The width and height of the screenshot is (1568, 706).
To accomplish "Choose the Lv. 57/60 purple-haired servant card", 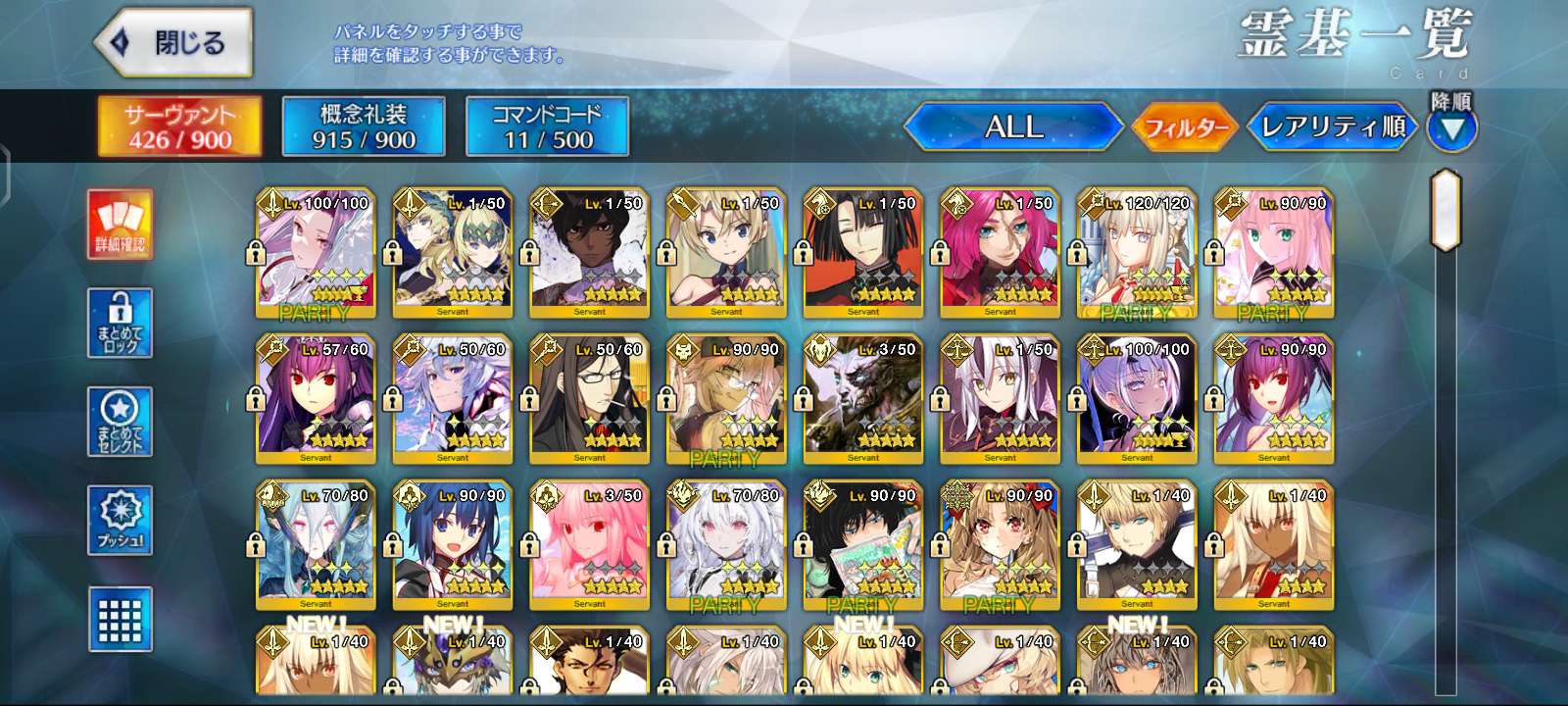I will (315, 399).
